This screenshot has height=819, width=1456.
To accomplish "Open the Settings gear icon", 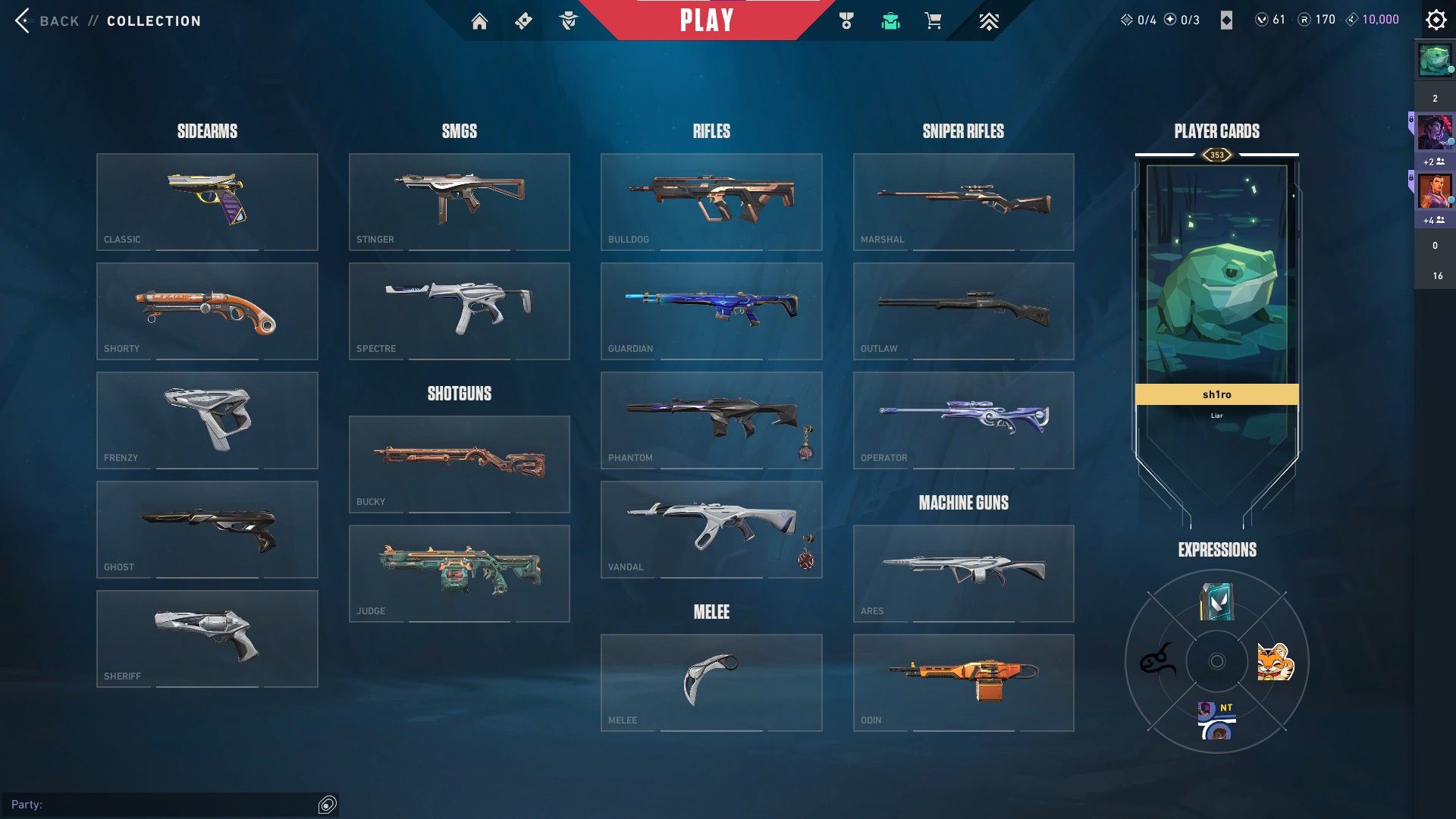I will [x=1436, y=19].
